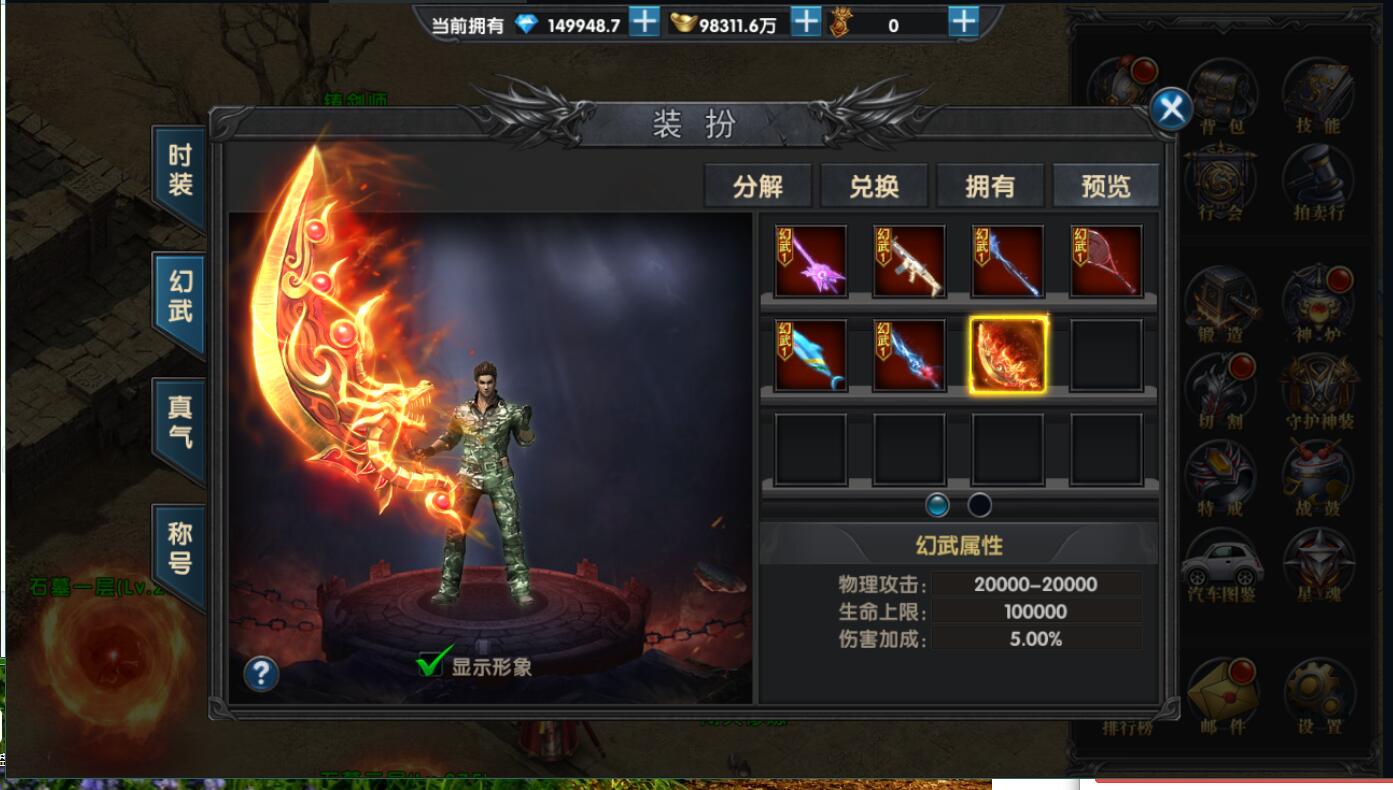Click the 预览 preview button
The width and height of the screenshot is (1393, 790).
pyautogui.click(x=1106, y=186)
